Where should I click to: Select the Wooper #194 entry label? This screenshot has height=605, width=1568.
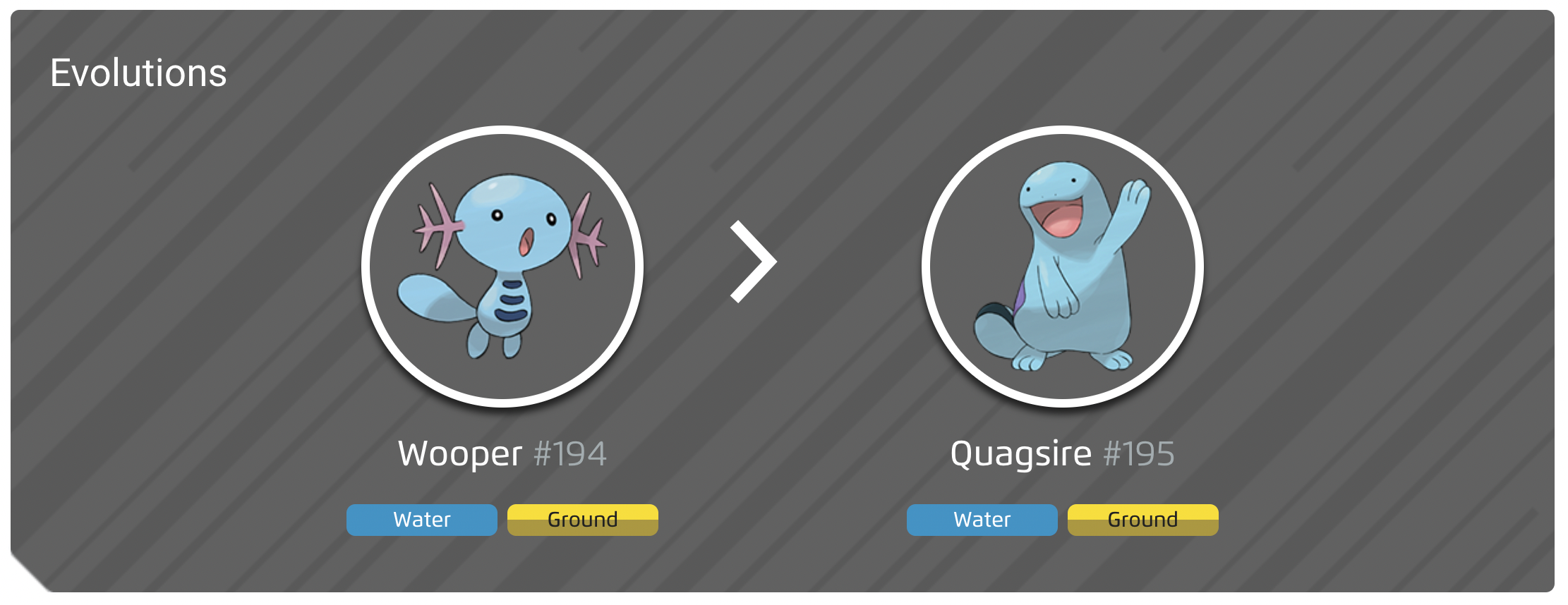[502, 453]
